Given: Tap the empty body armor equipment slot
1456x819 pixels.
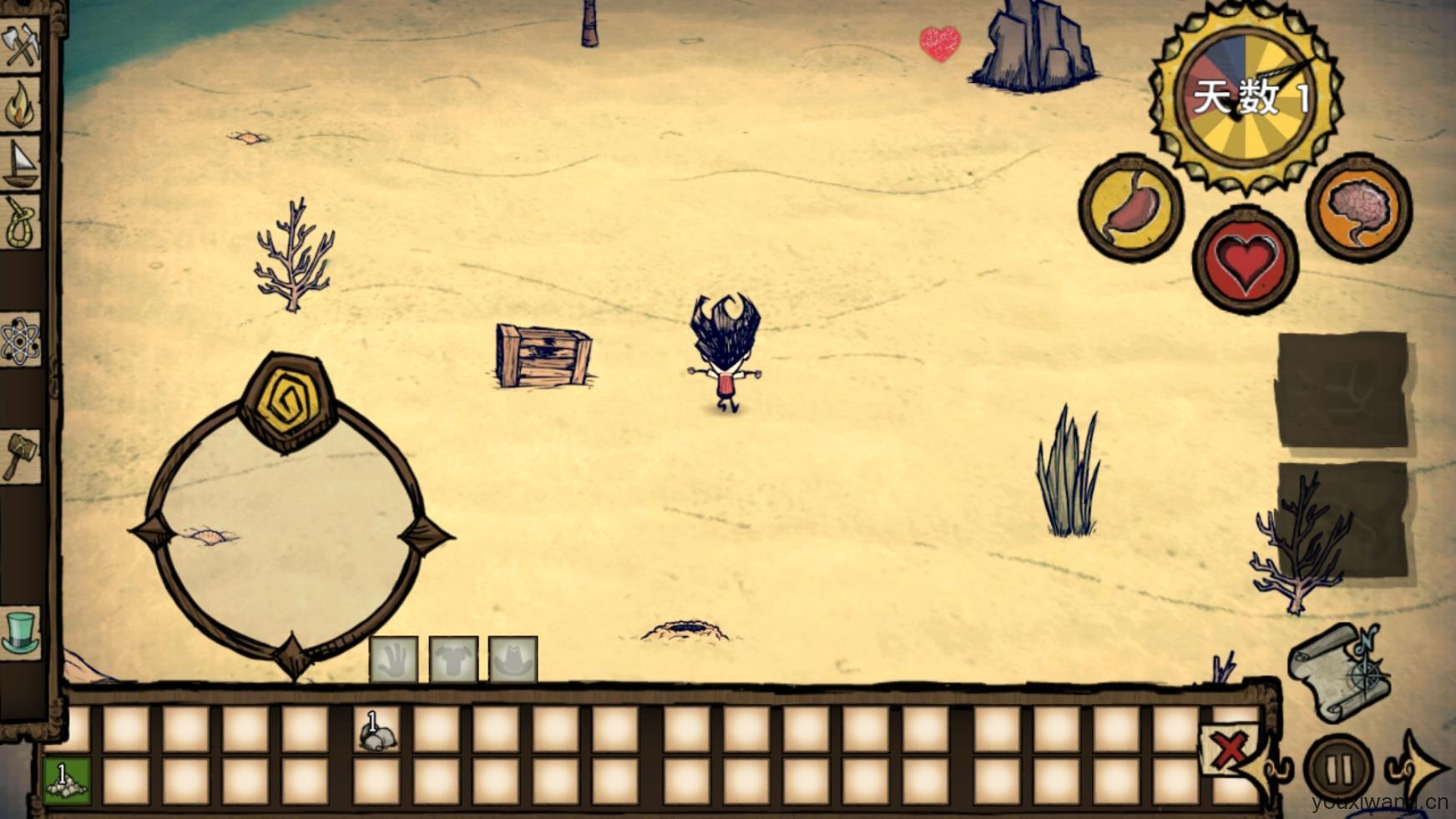Looking at the screenshot, I should click(453, 660).
